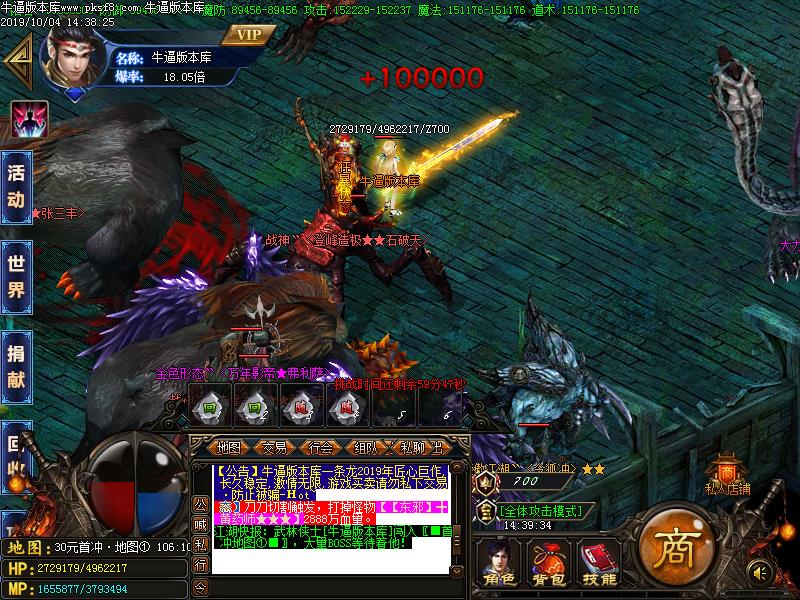Open the 组队 team tab

point(367,447)
